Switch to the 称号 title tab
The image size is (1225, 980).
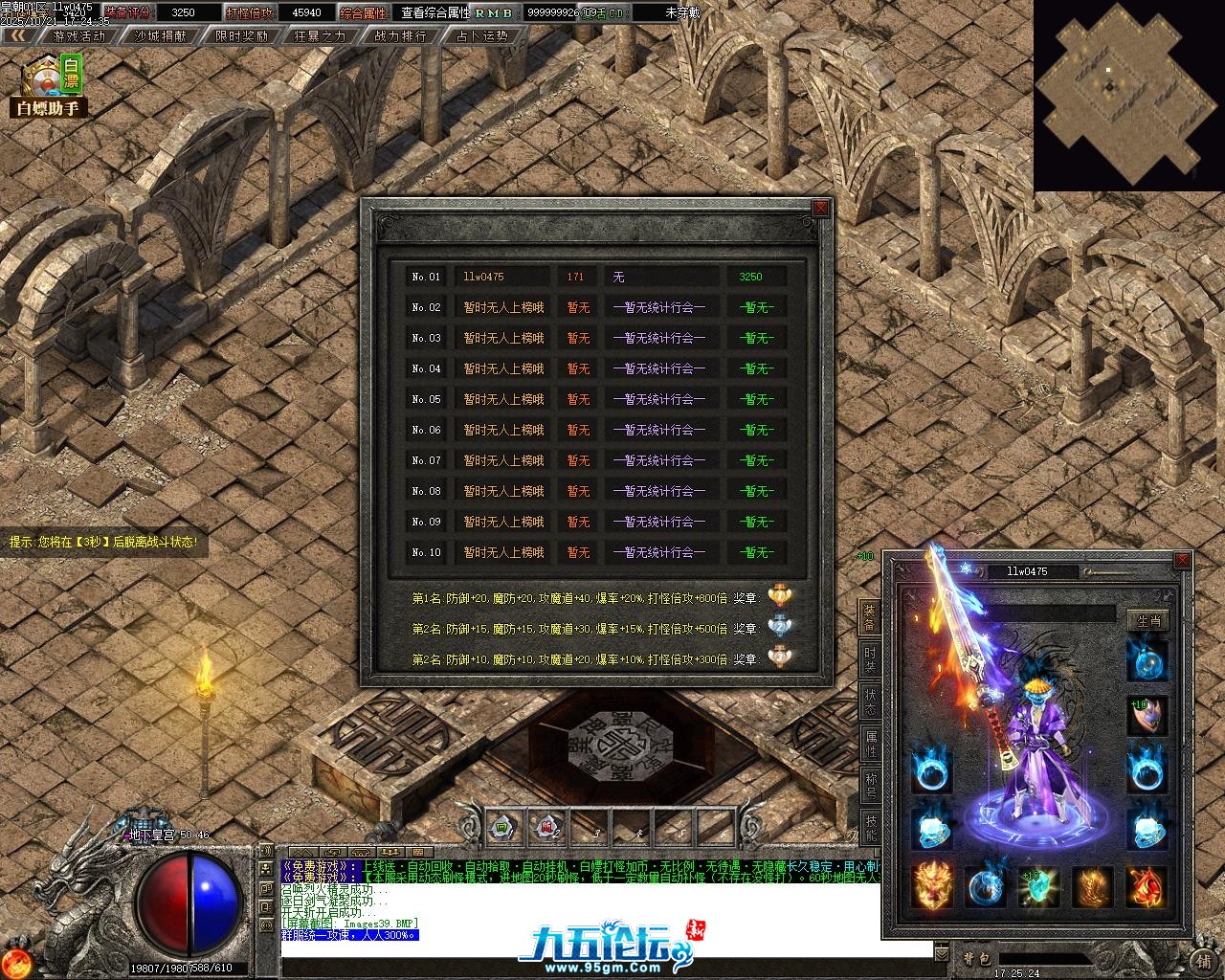coord(870,786)
